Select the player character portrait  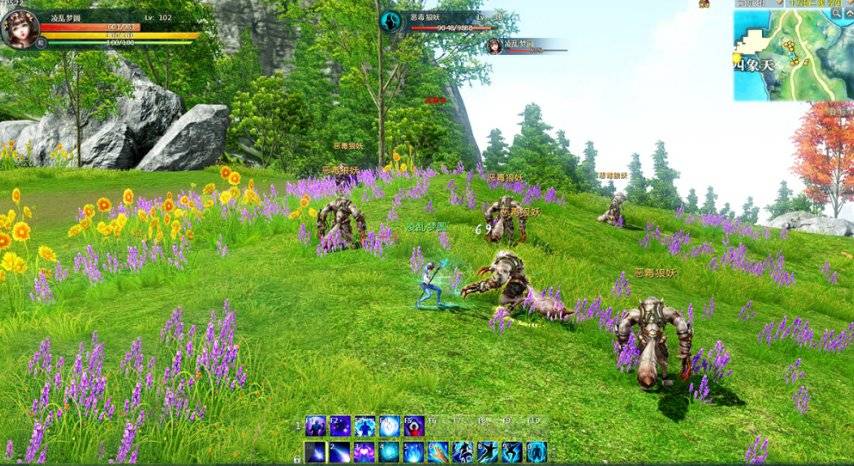[x=19, y=28]
